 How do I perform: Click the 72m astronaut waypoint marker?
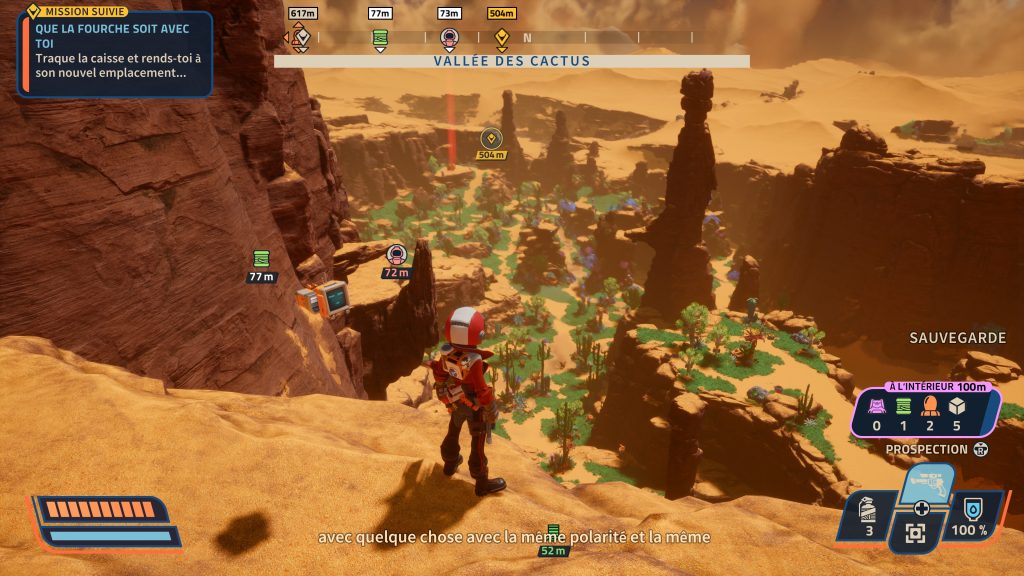coord(396,253)
